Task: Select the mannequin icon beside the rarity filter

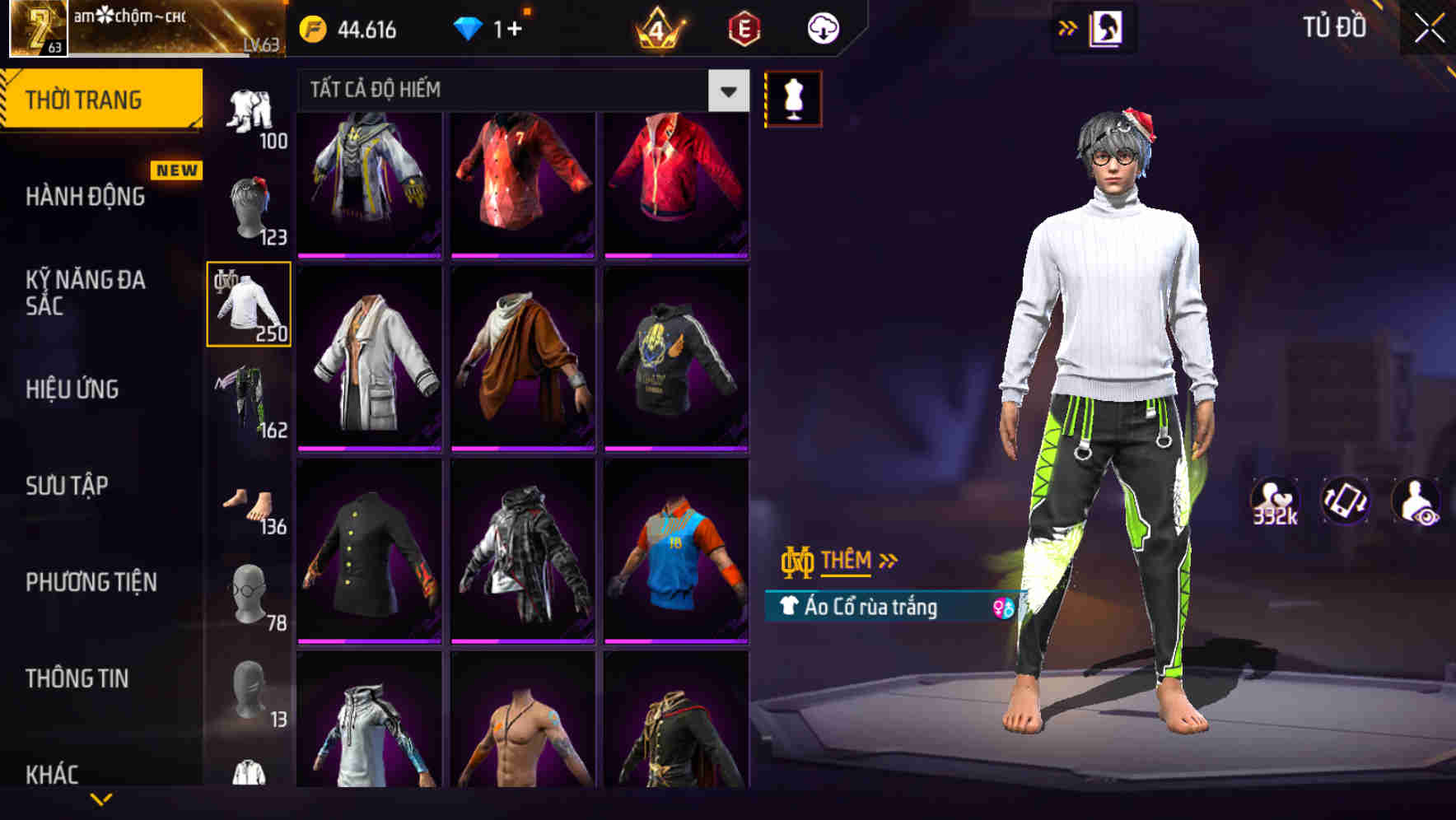Action: coord(793,96)
